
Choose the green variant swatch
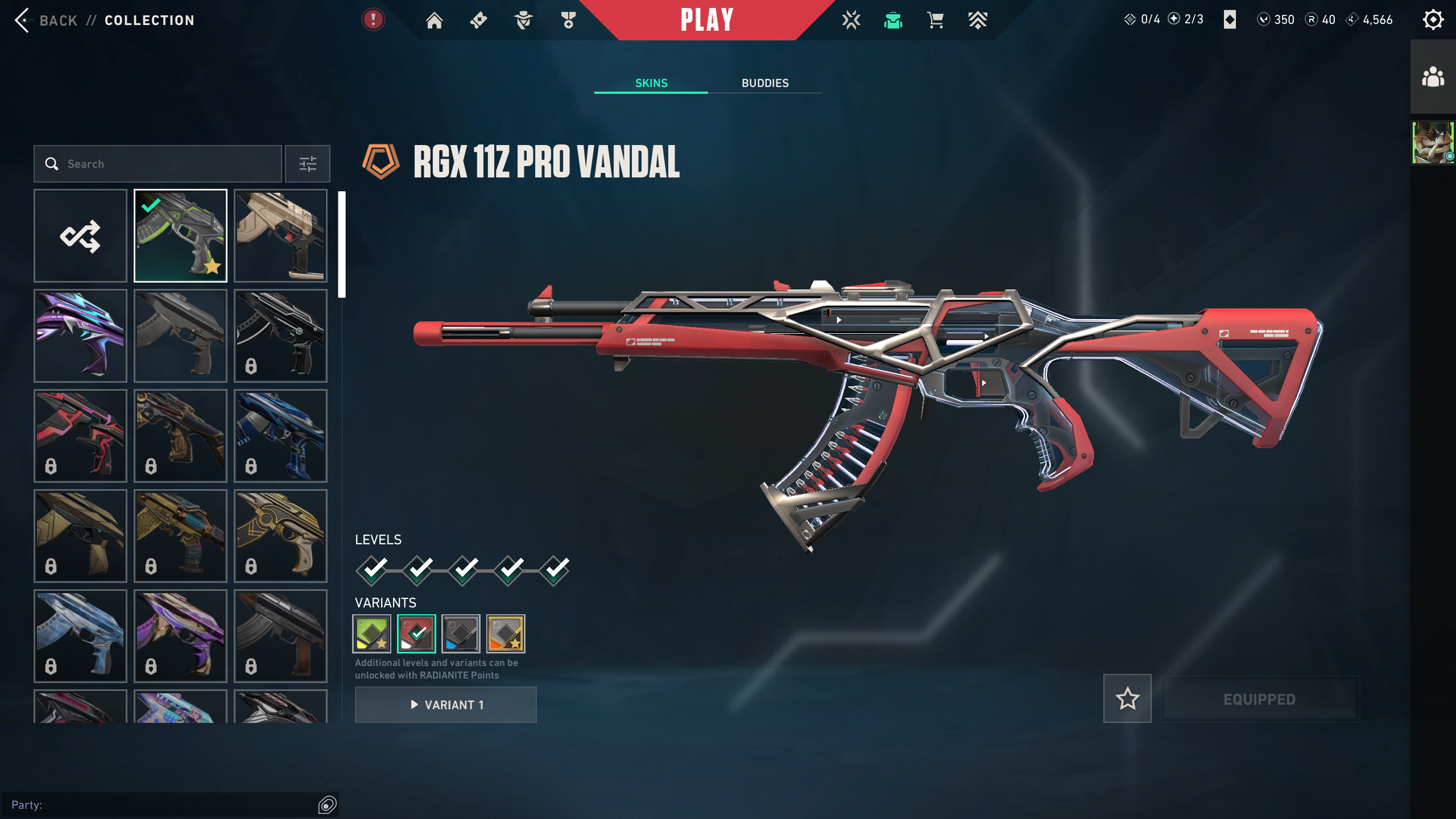pos(371,634)
